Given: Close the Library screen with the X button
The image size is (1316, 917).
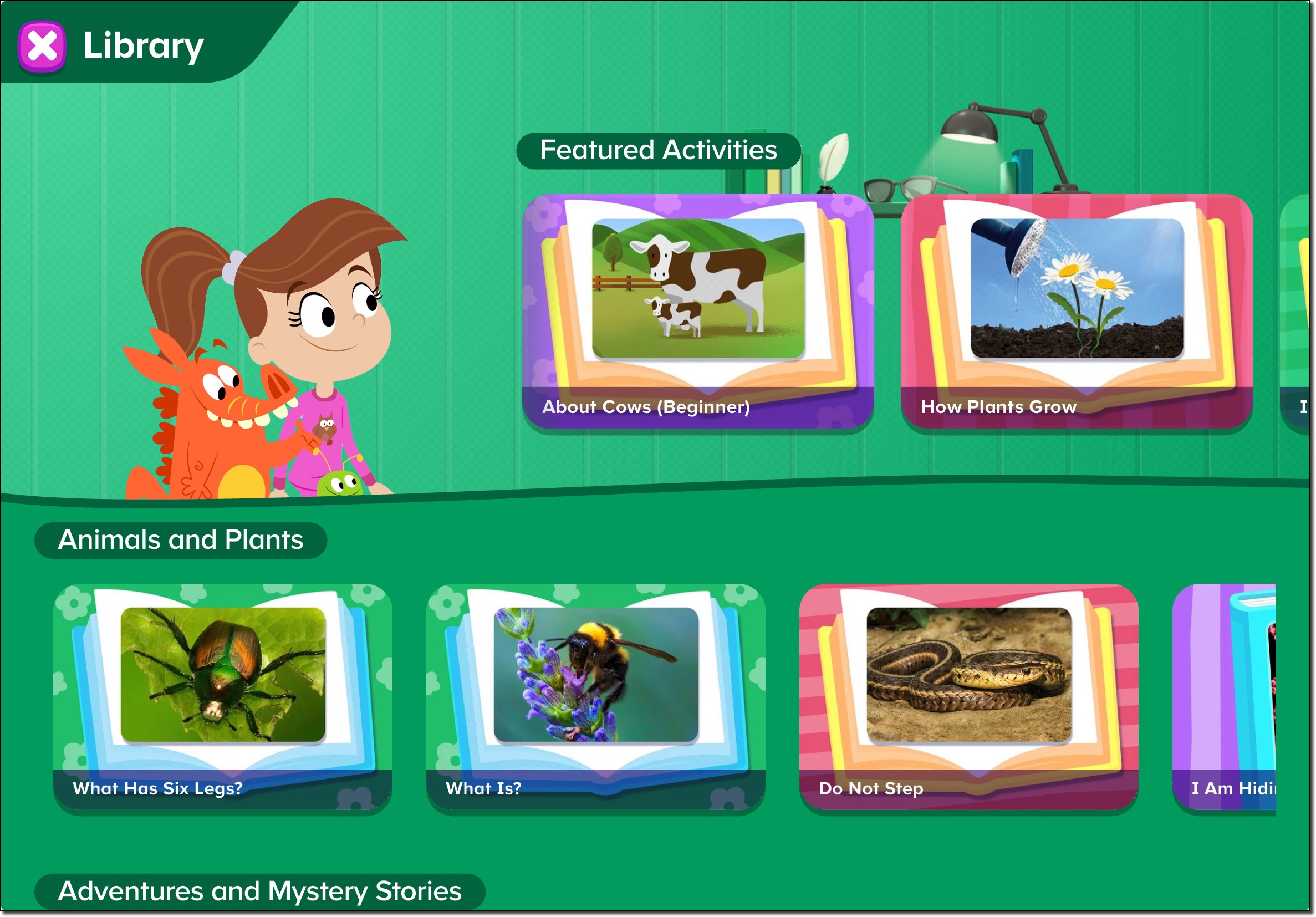Looking at the screenshot, I should [43, 46].
